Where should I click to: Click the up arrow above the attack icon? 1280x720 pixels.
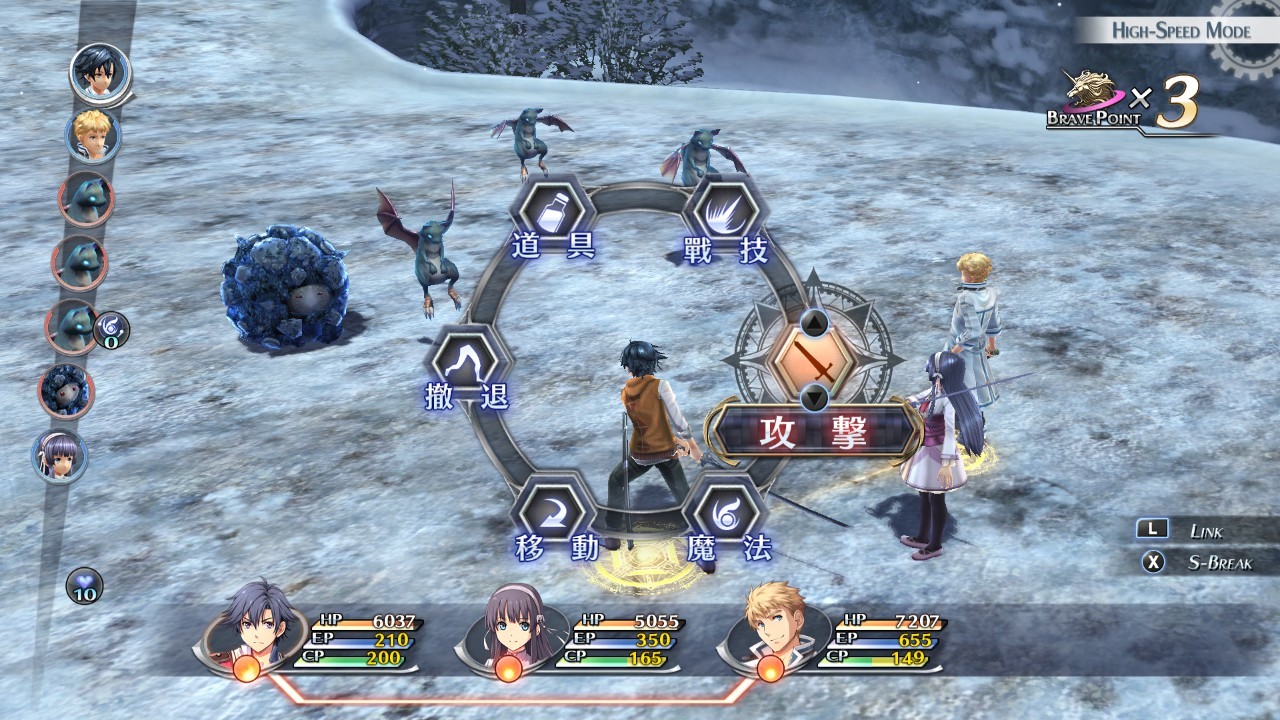pos(815,323)
